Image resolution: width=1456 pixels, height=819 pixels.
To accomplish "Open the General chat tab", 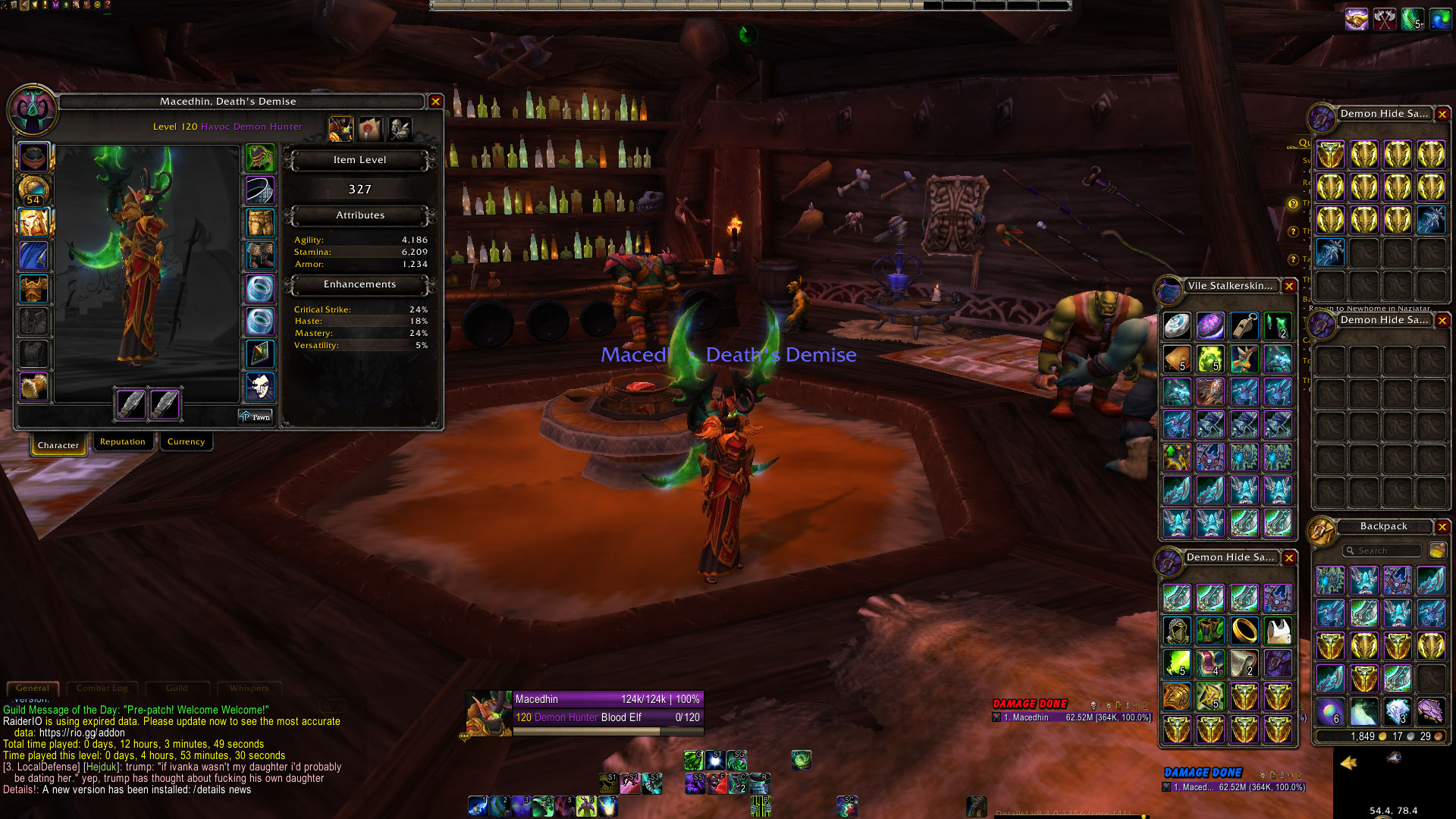I will click(33, 688).
